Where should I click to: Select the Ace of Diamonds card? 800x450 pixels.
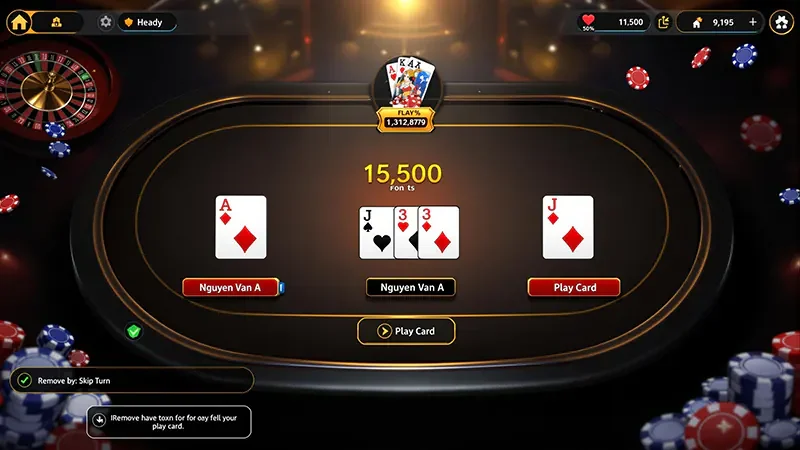[x=241, y=227]
